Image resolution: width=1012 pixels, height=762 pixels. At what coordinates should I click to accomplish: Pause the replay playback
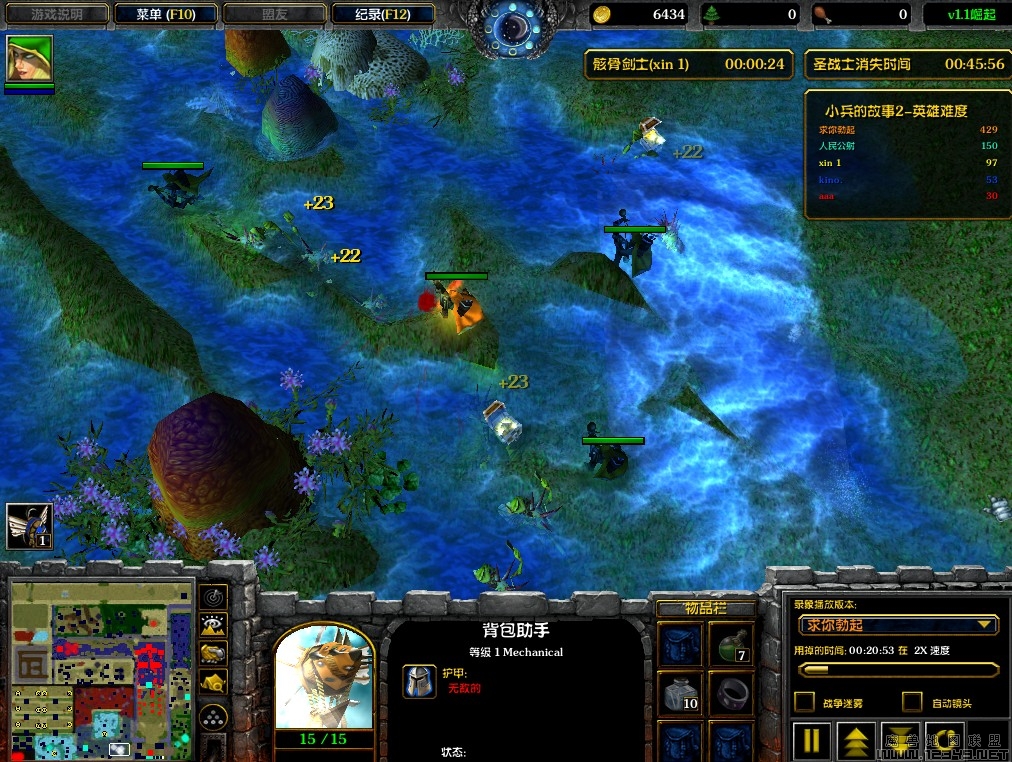click(811, 740)
